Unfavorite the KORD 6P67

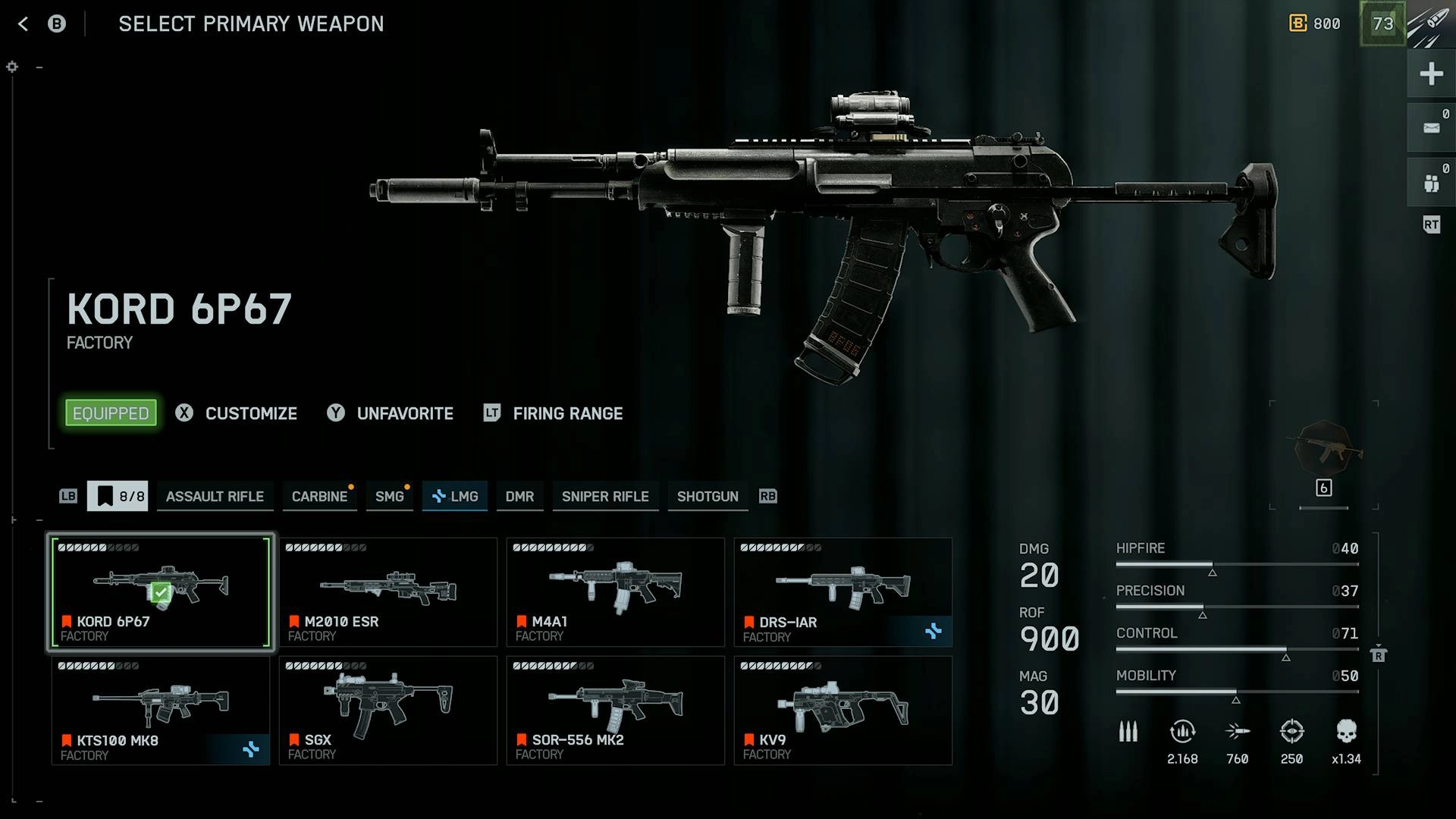click(x=391, y=413)
